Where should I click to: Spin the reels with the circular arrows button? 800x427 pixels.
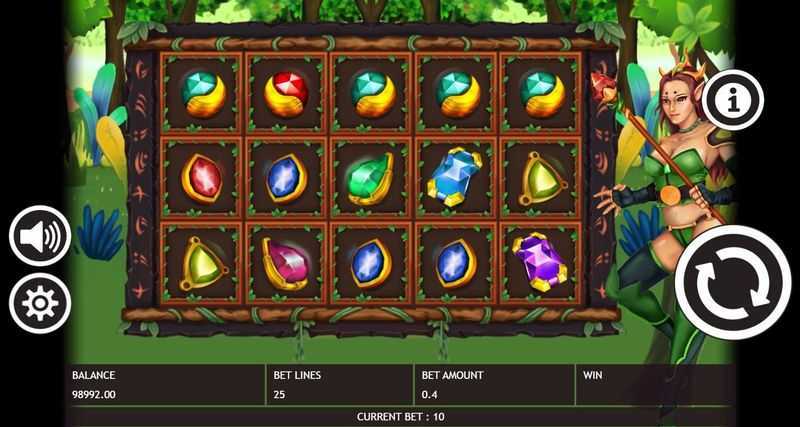click(733, 283)
